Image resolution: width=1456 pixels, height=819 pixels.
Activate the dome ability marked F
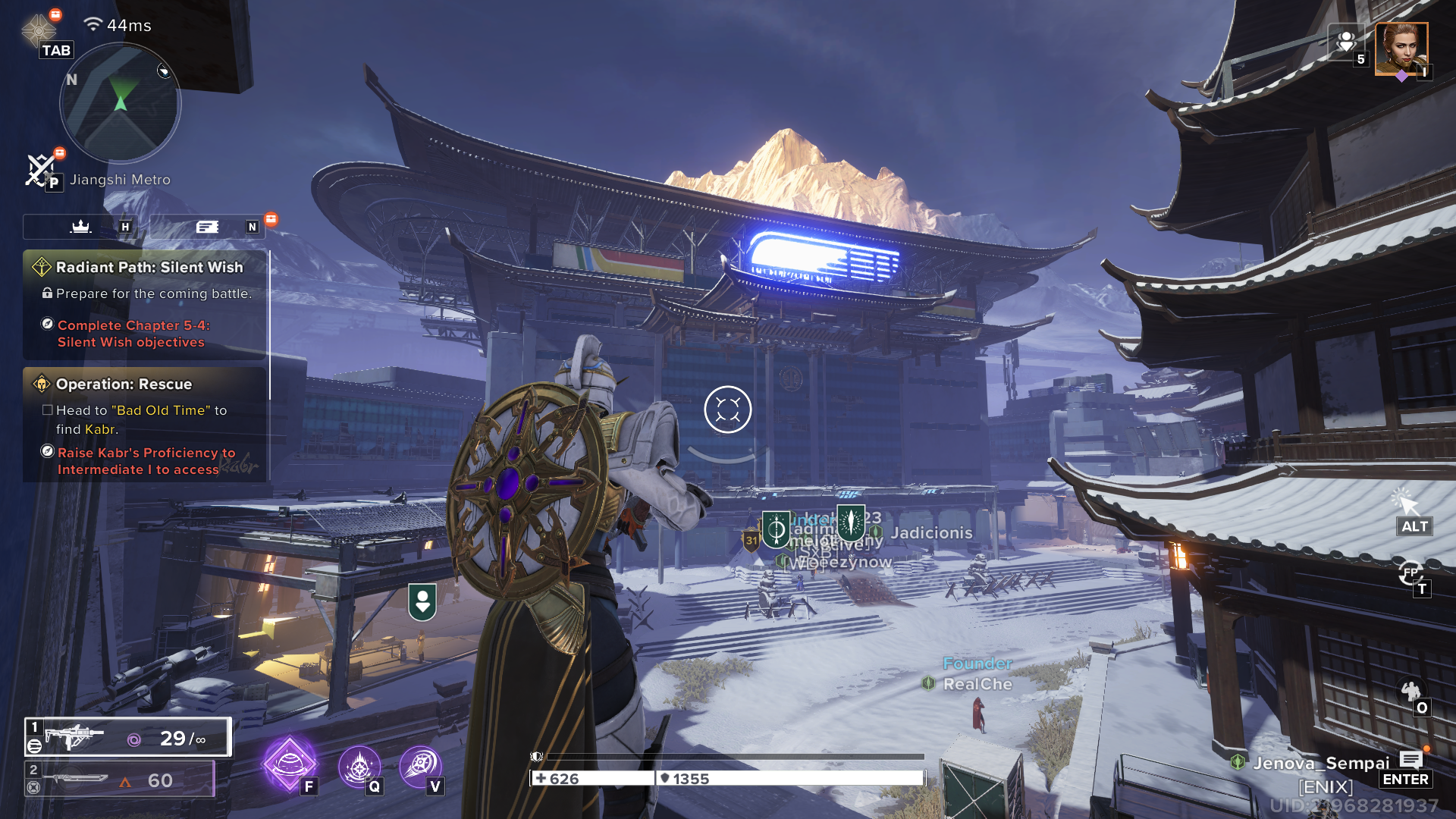[289, 764]
